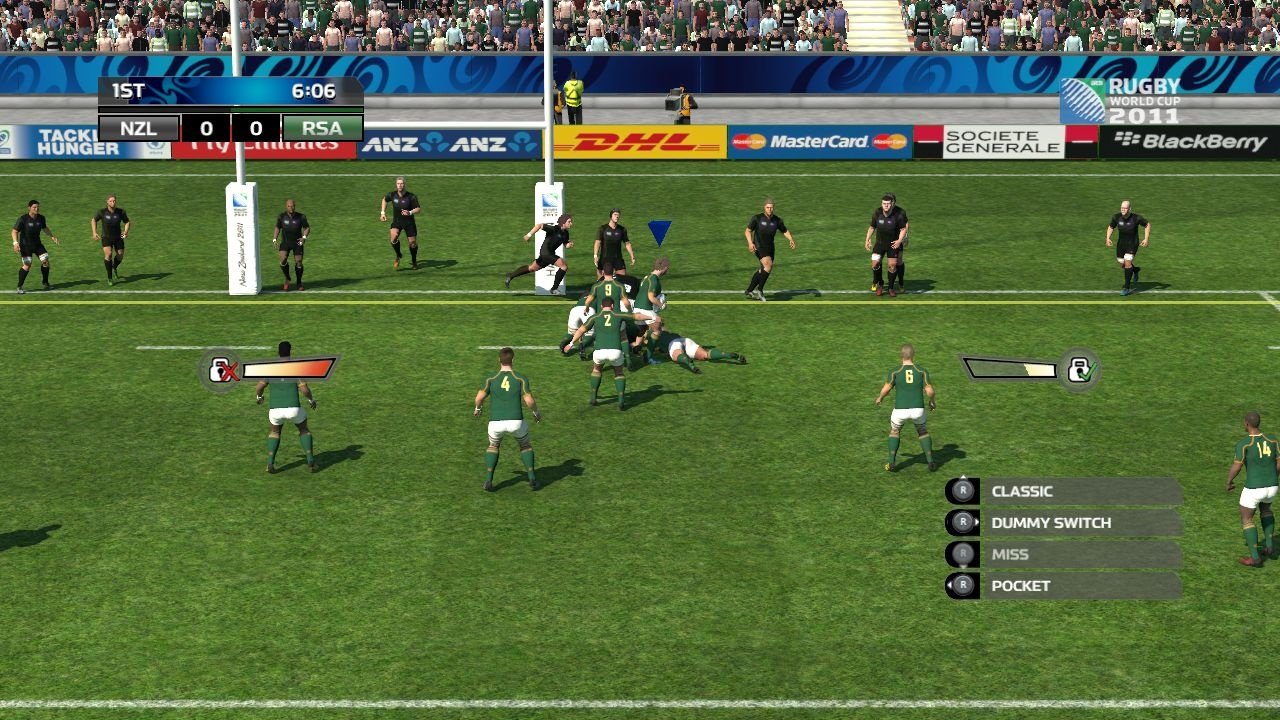
Task: Toggle the NZL team name plate
Action: click(x=139, y=128)
